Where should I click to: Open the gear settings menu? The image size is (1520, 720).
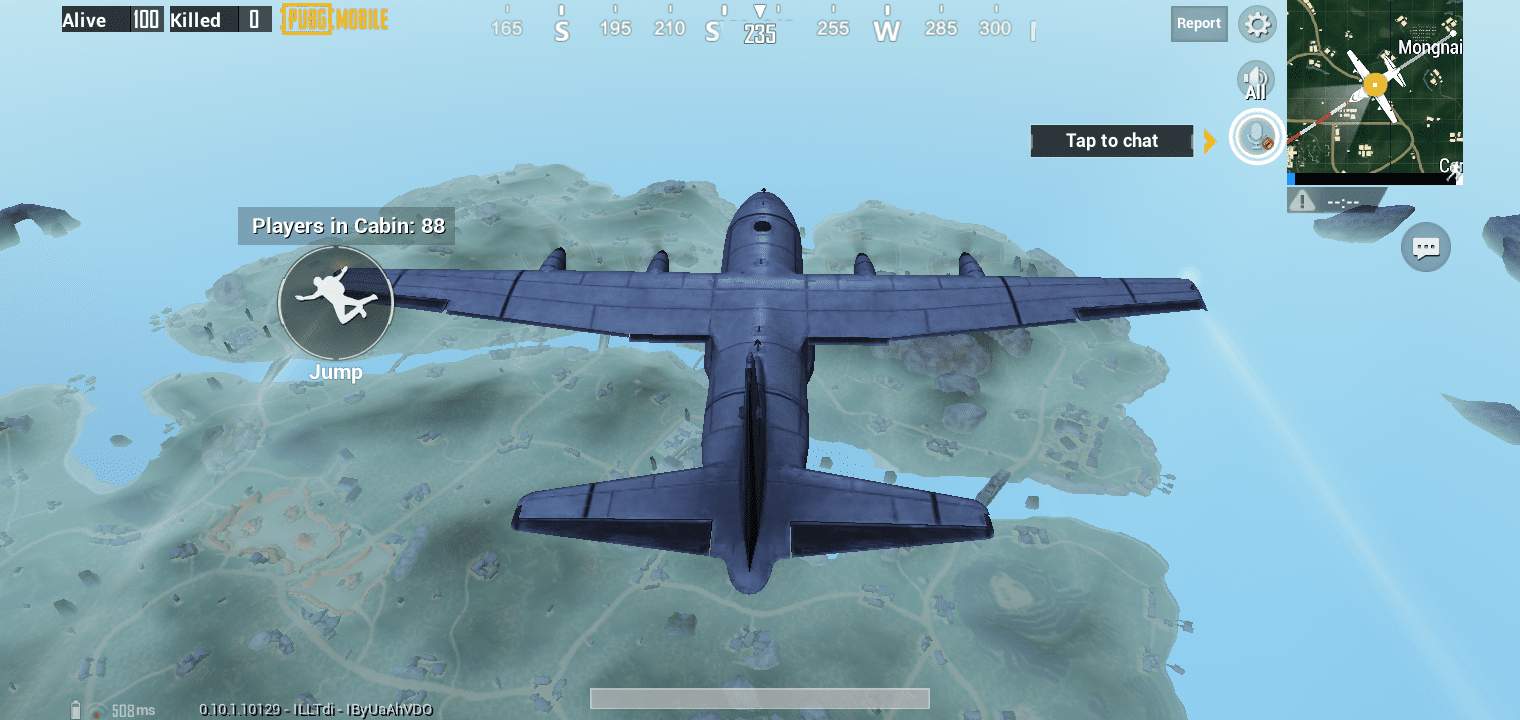pyautogui.click(x=1256, y=23)
